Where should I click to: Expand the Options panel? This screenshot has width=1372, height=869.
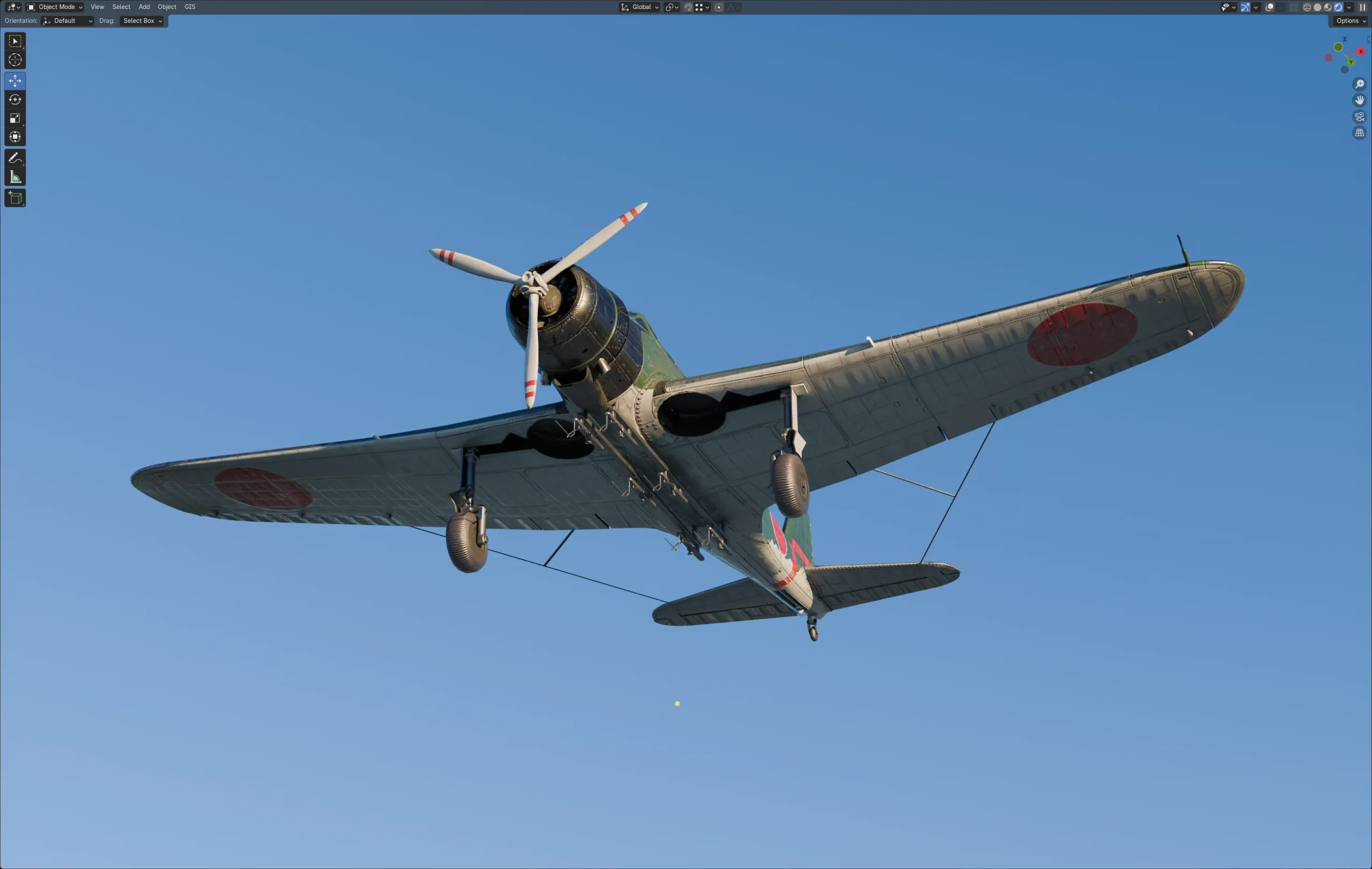(1349, 20)
